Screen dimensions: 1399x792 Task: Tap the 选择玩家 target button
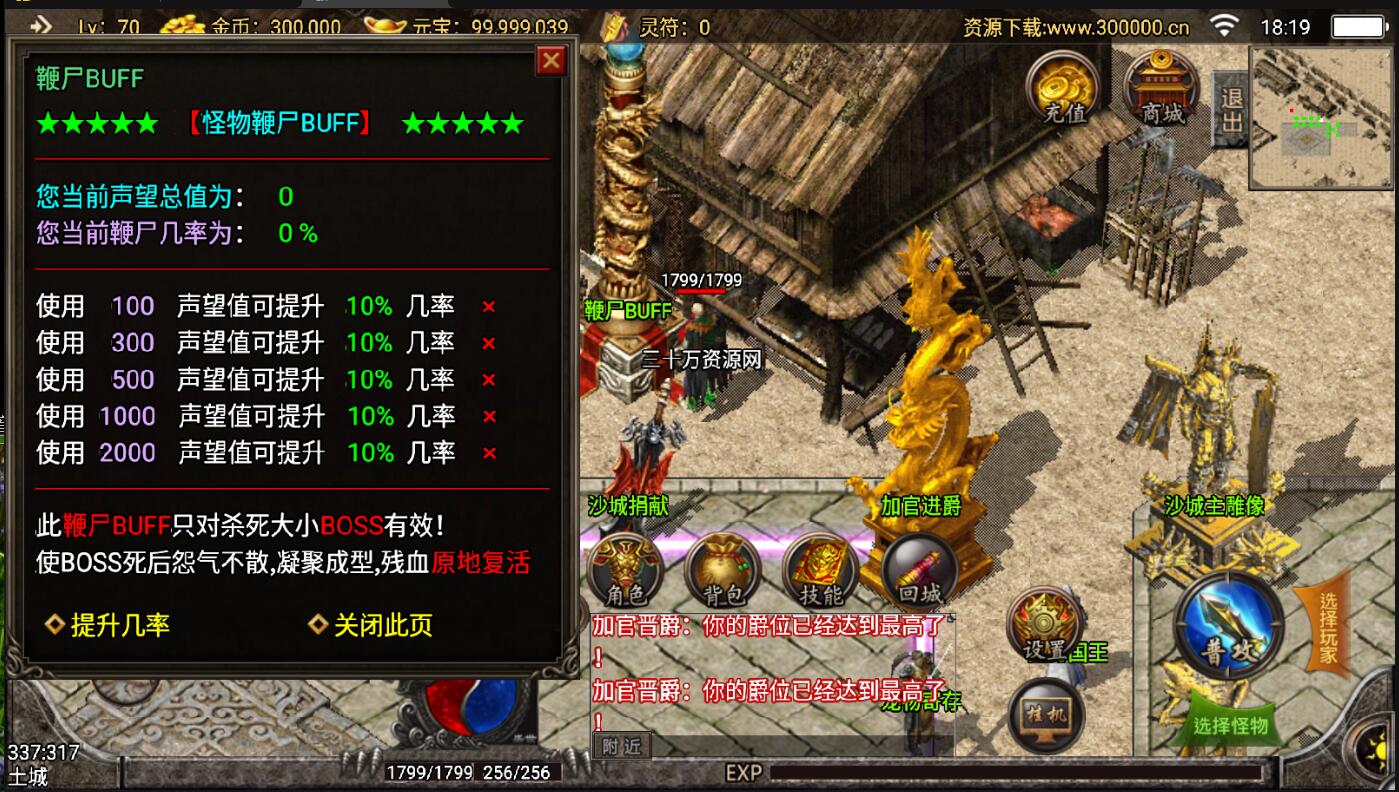coord(1328,630)
